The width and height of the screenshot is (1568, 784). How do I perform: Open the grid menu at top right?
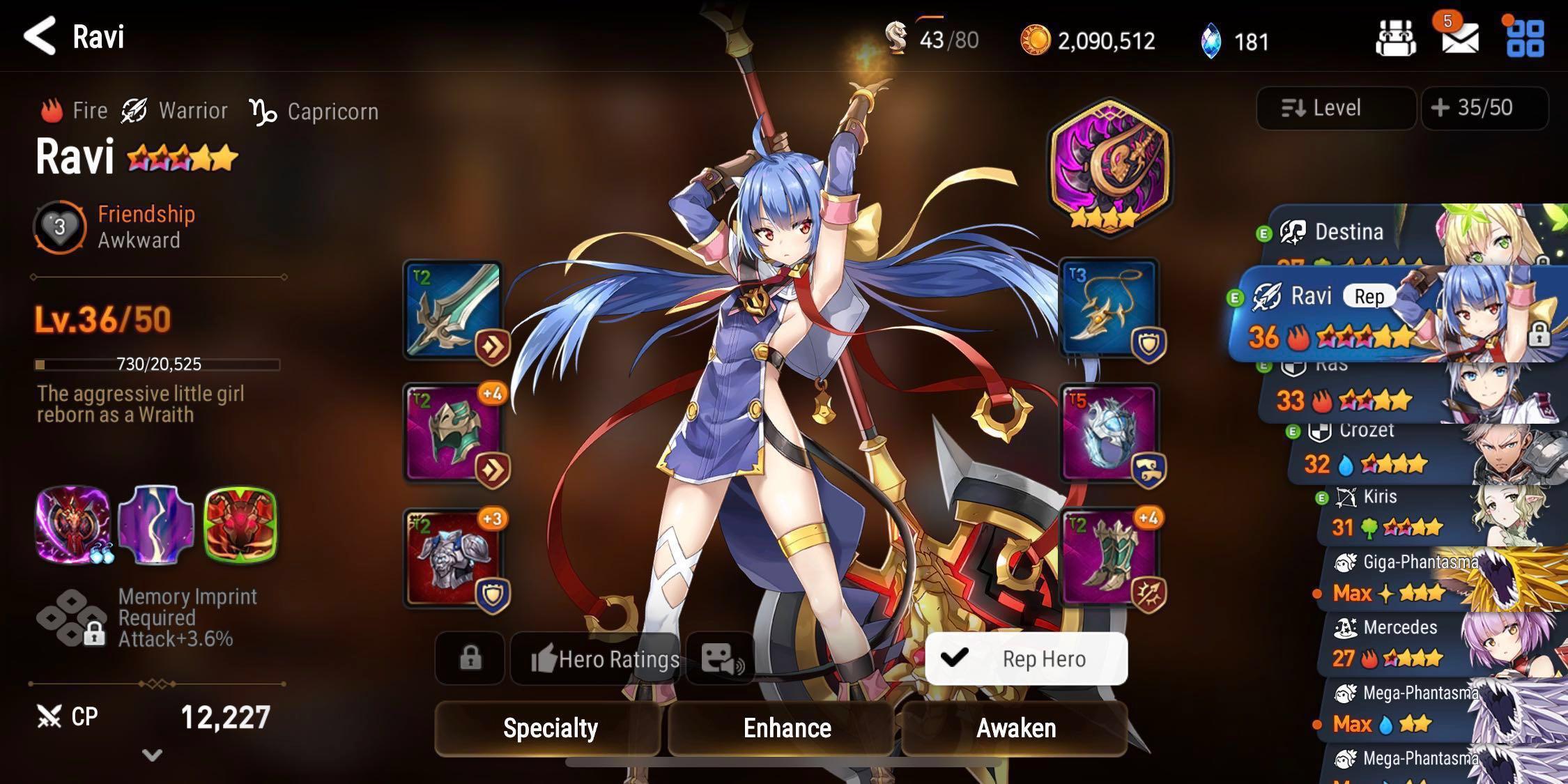pos(1529,40)
